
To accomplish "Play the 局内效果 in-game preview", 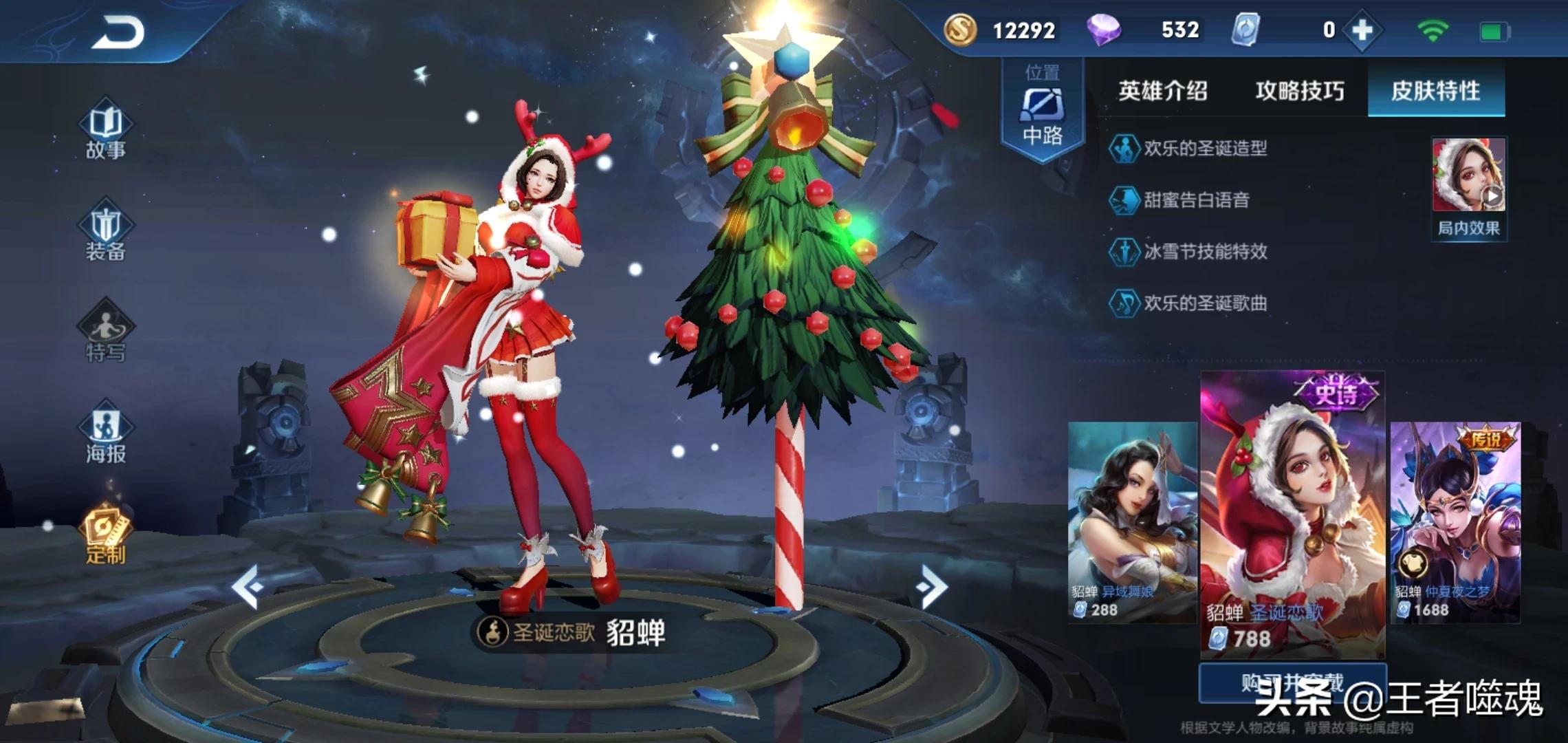I will point(1468,186).
